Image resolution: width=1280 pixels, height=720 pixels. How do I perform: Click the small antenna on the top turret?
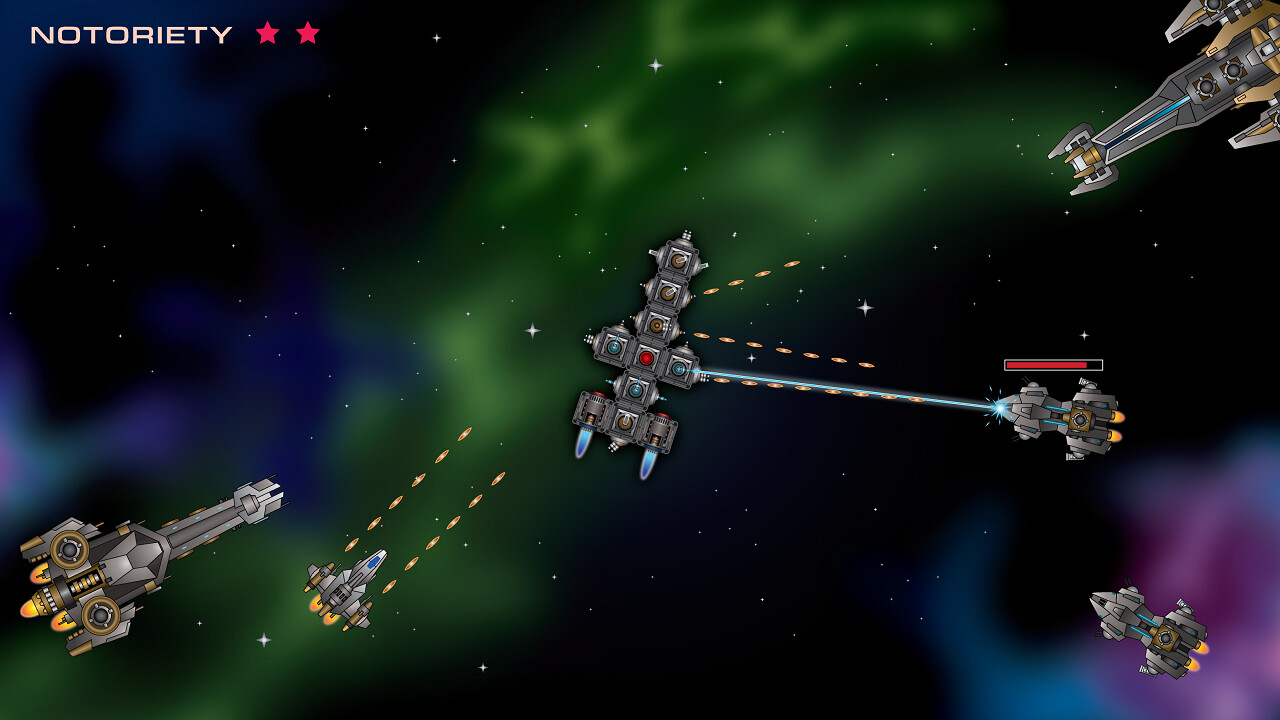pyautogui.click(x=685, y=236)
